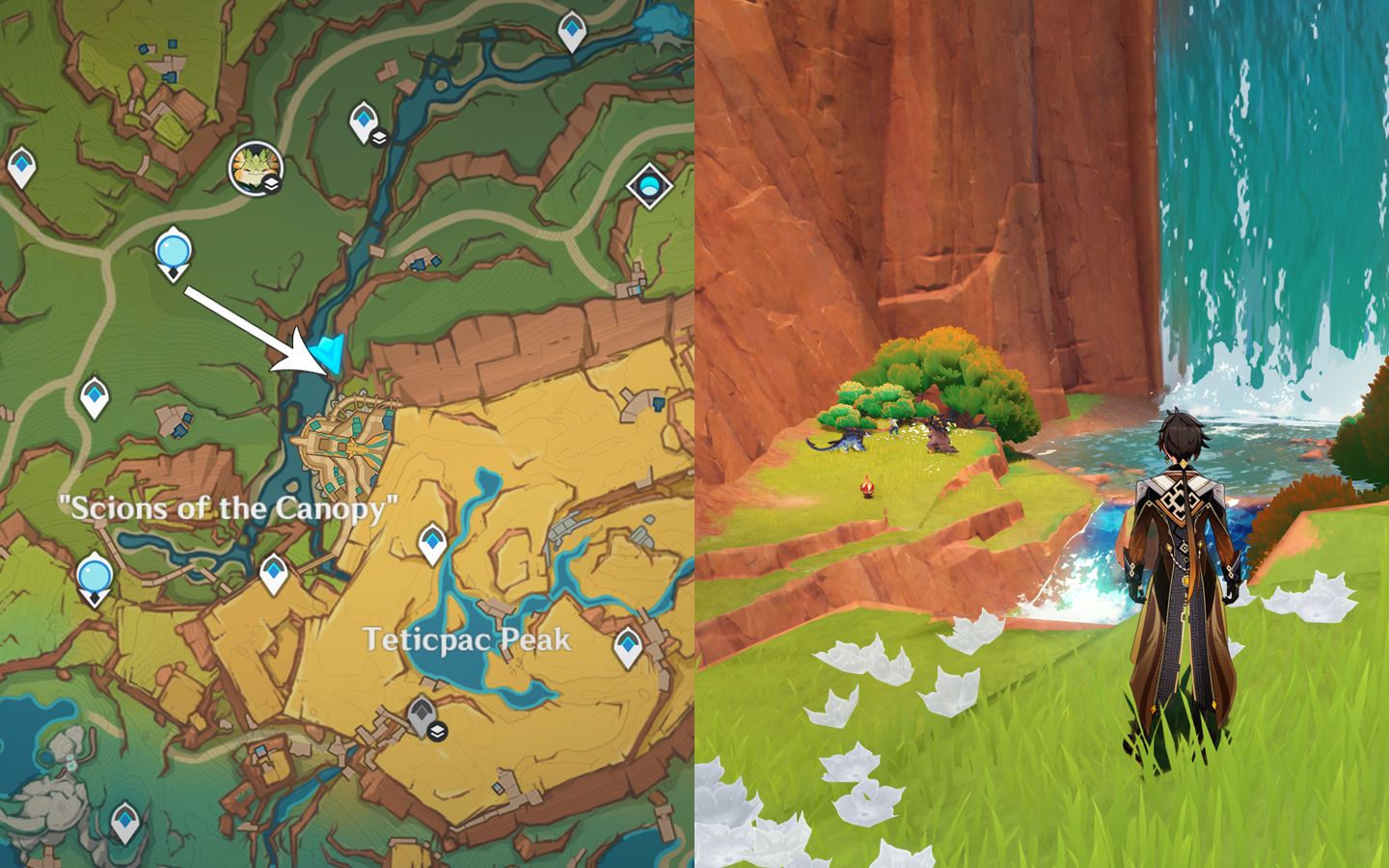Open the bubble pin left of Scions of the Canopy
Image resolution: width=1389 pixels, height=868 pixels.
tap(93, 572)
